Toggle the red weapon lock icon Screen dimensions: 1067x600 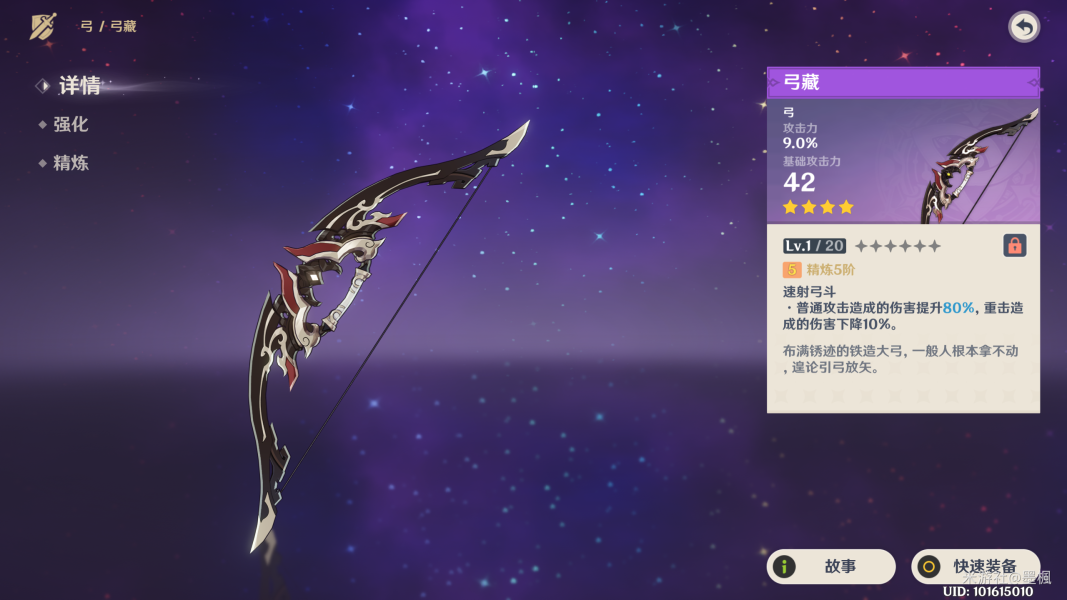tap(1014, 245)
